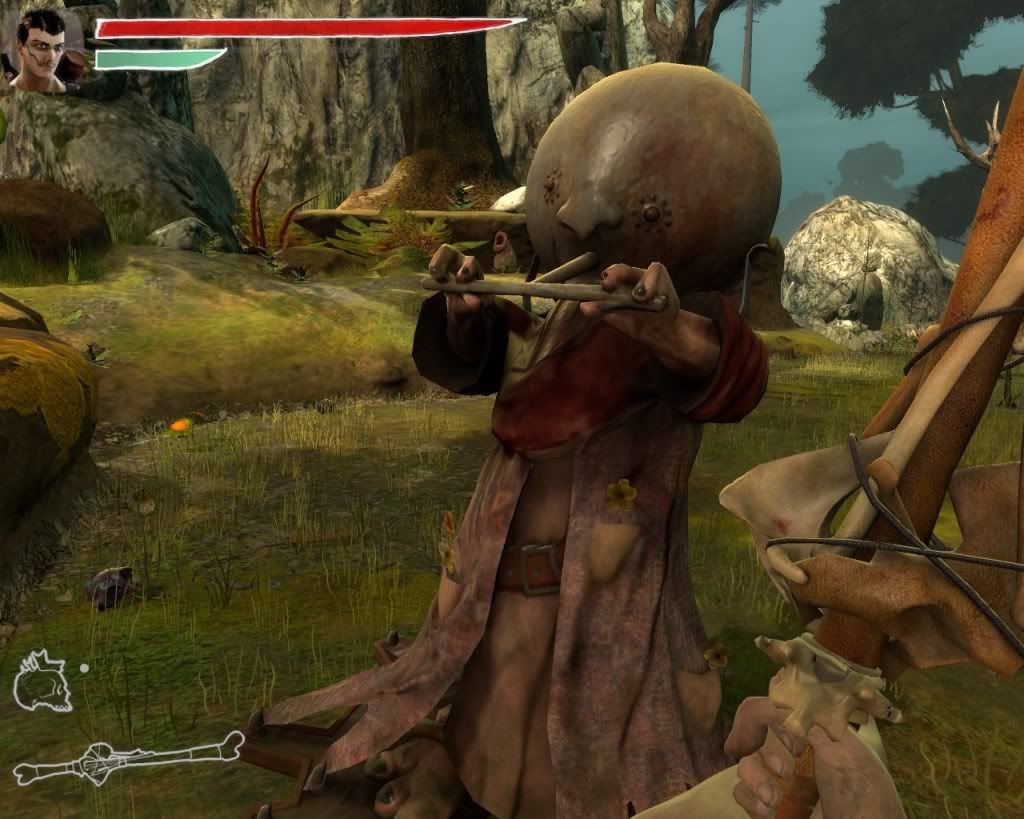This screenshot has height=819, width=1024.
Task: Select the skull outline icon
Action: tap(41, 682)
